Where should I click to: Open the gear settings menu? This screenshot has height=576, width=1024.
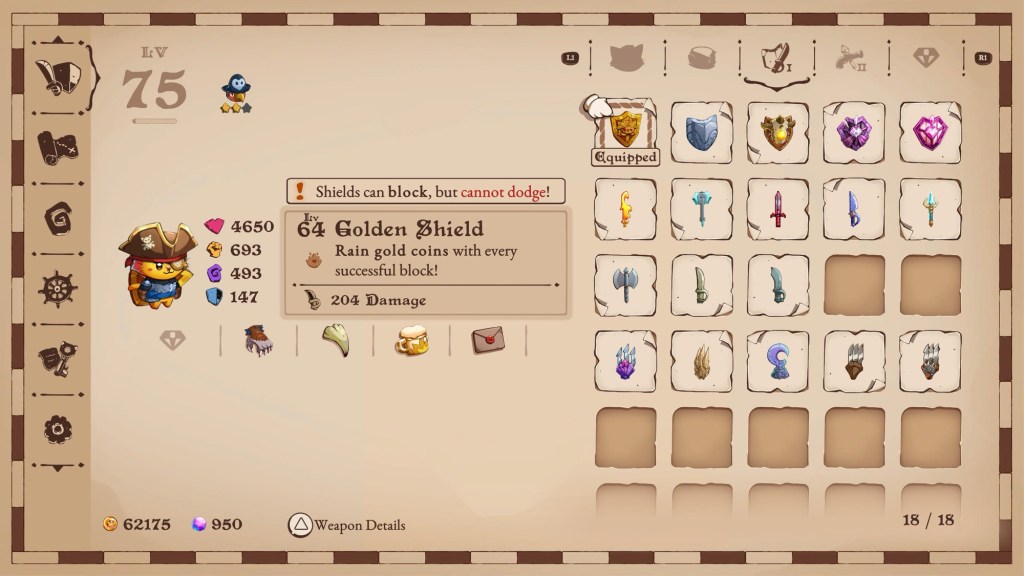58,429
